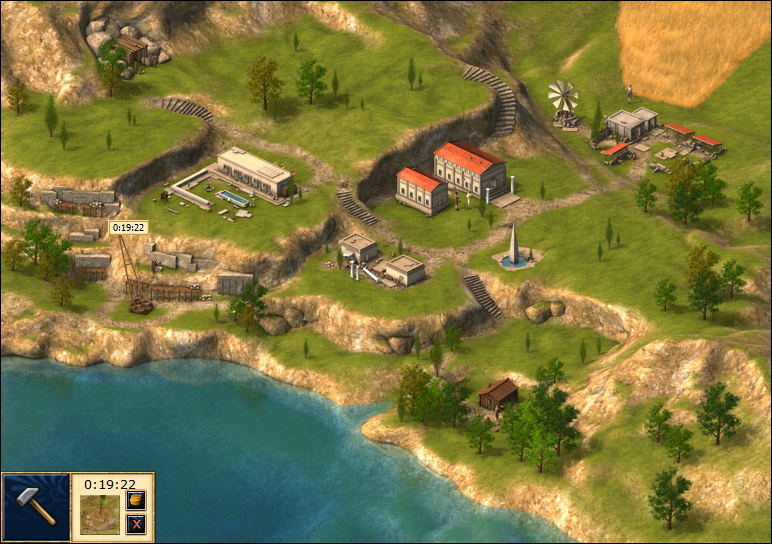
Task: Select the construction site thumbnail
Action: 99,514
